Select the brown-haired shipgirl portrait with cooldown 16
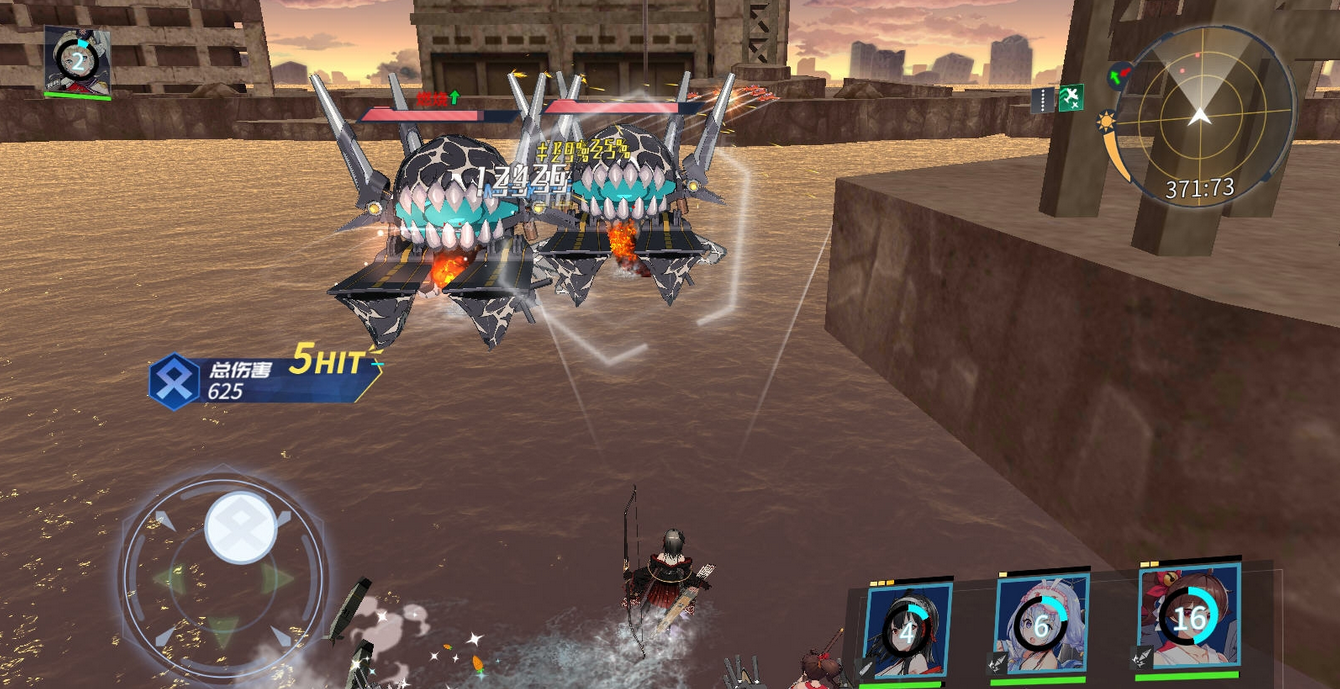The height and width of the screenshot is (689, 1340). coord(1189,617)
